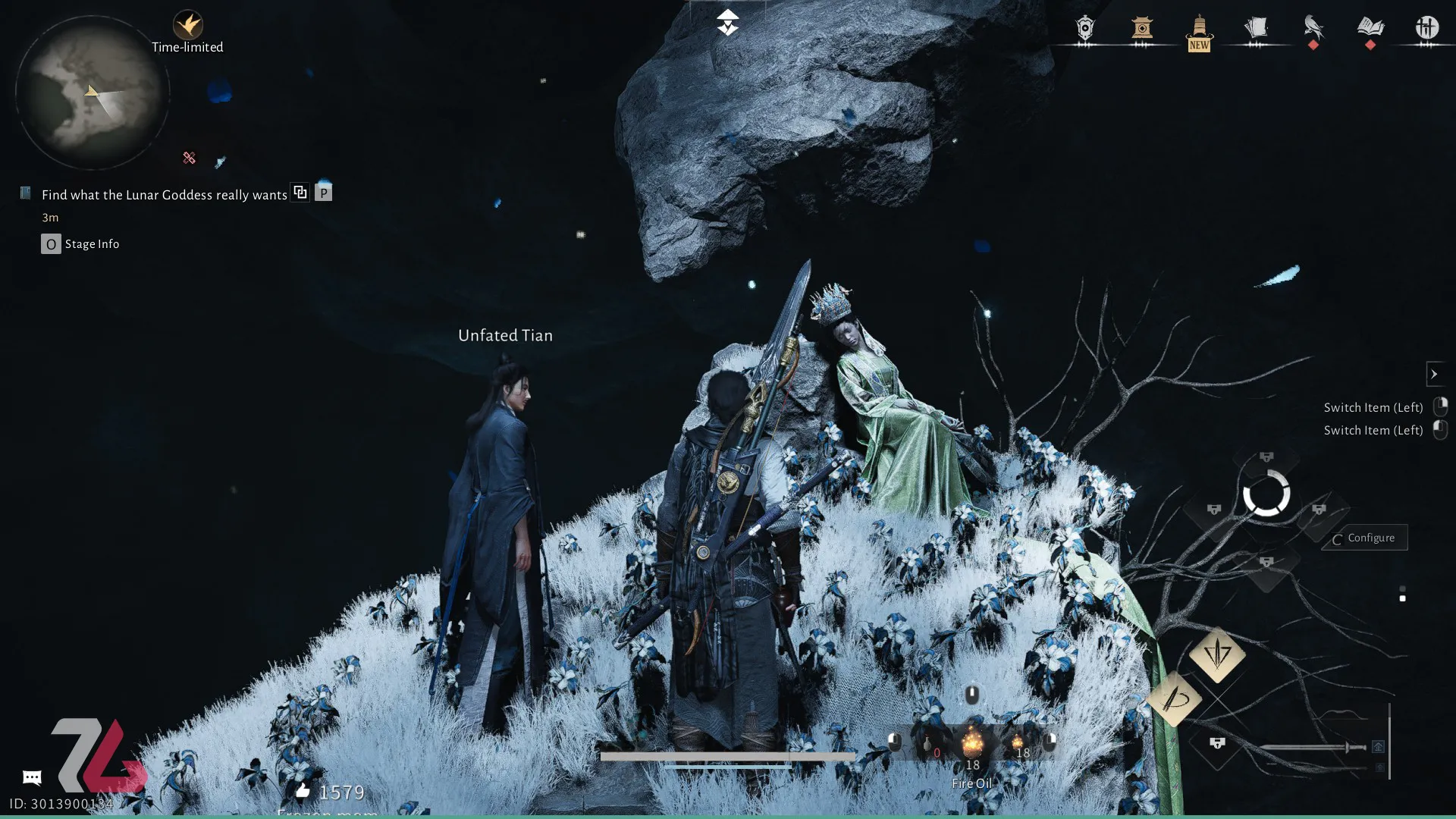1456x819 pixels.
Task: Select the Fire Oil item slot
Action: click(972, 745)
